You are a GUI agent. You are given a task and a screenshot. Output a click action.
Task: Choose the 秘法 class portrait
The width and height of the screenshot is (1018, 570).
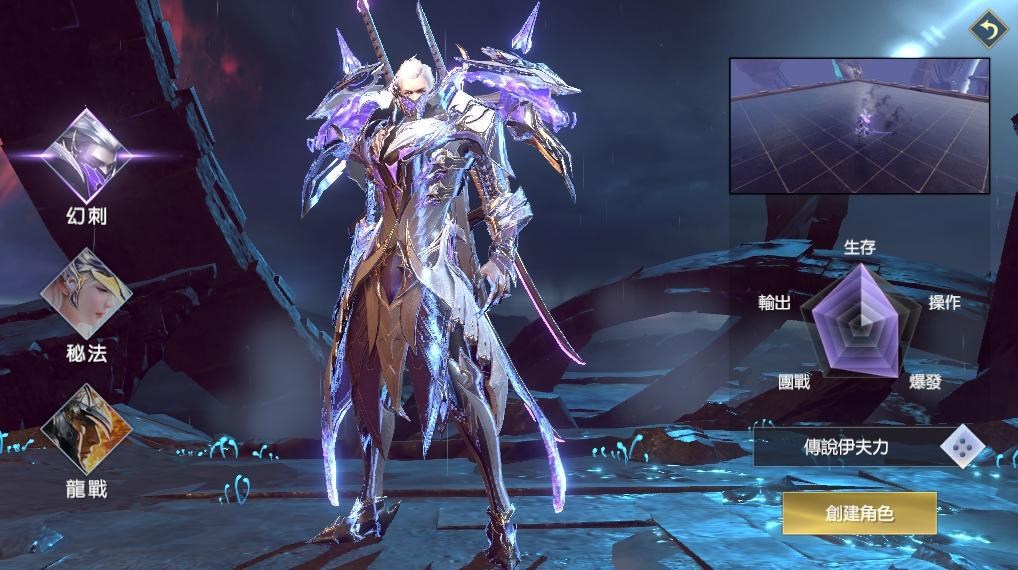[86, 292]
